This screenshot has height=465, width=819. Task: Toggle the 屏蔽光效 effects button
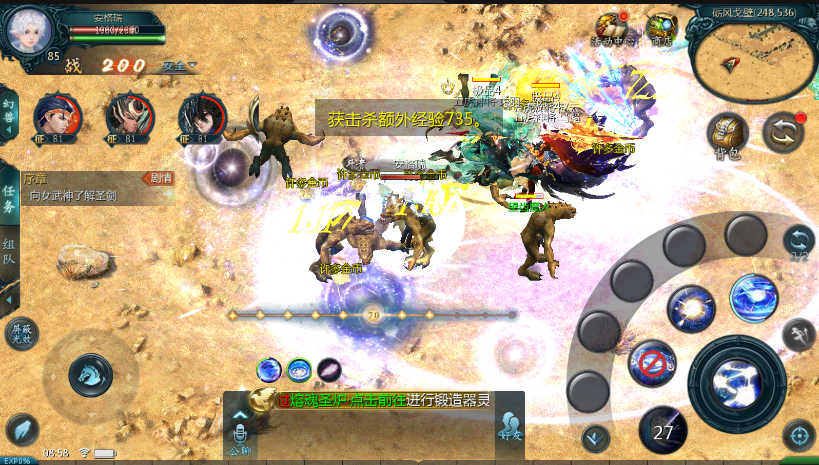(x=21, y=333)
